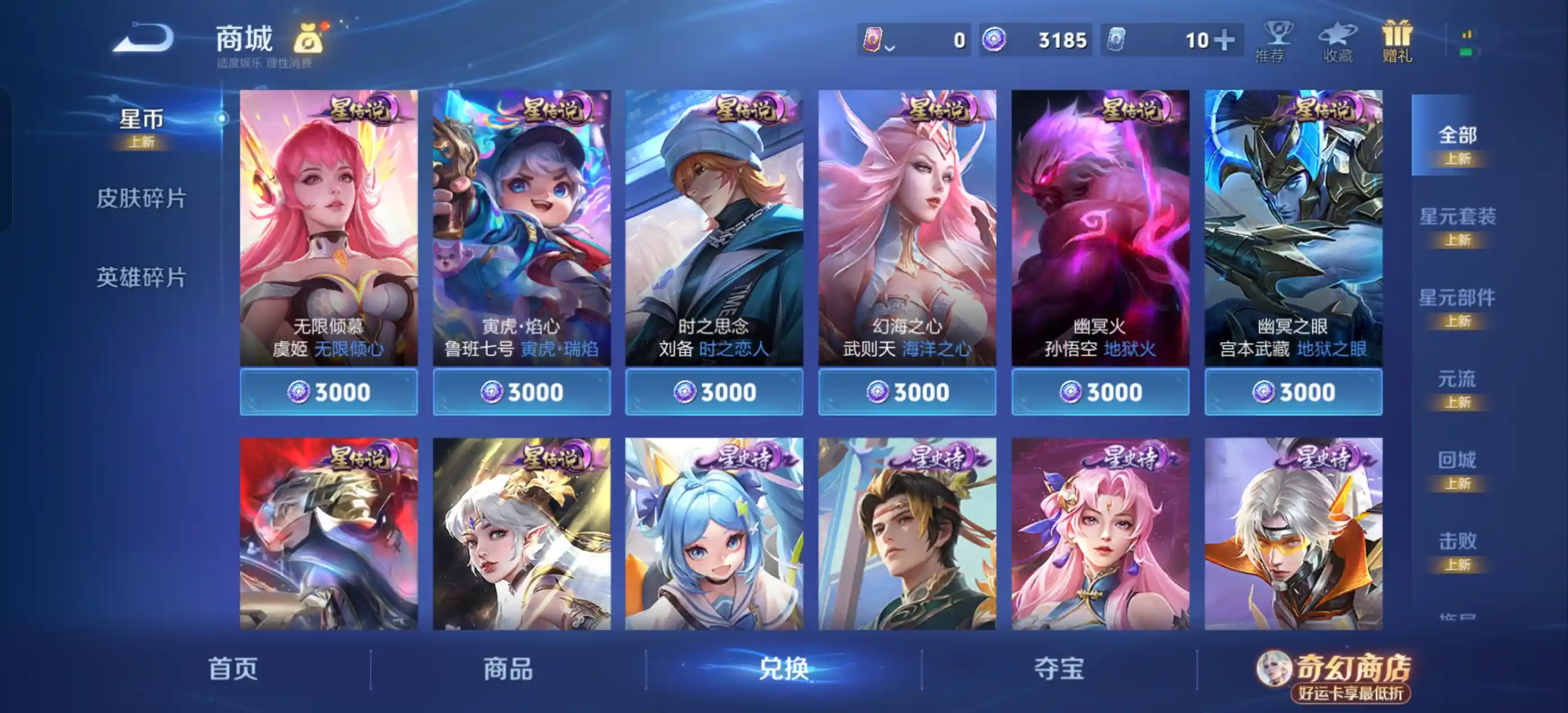
Task: Select the 皮肤碎片 category
Action: 141,197
